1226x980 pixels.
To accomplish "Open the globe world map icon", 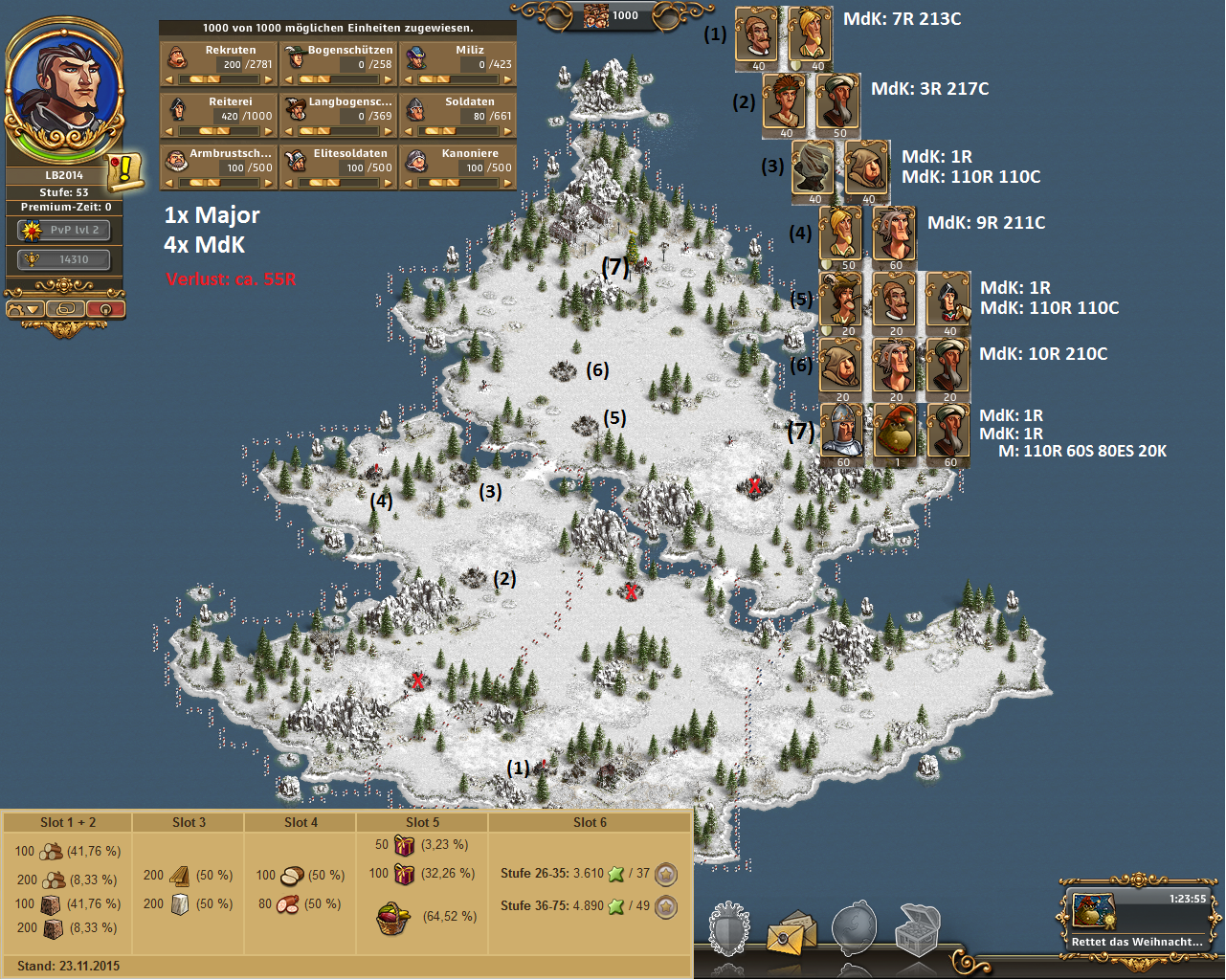I will point(854,928).
